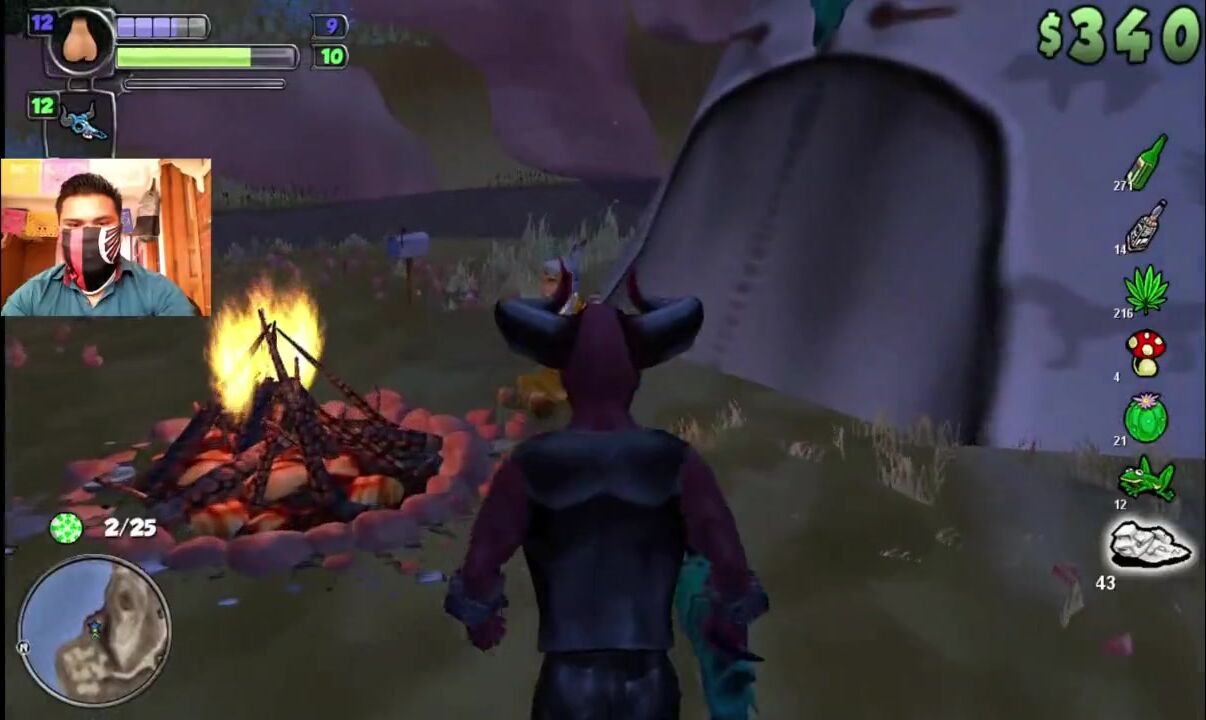The height and width of the screenshot is (720, 1206).
Task: Select the equipped weapon icon under the portrait
Action: tap(82, 122)
